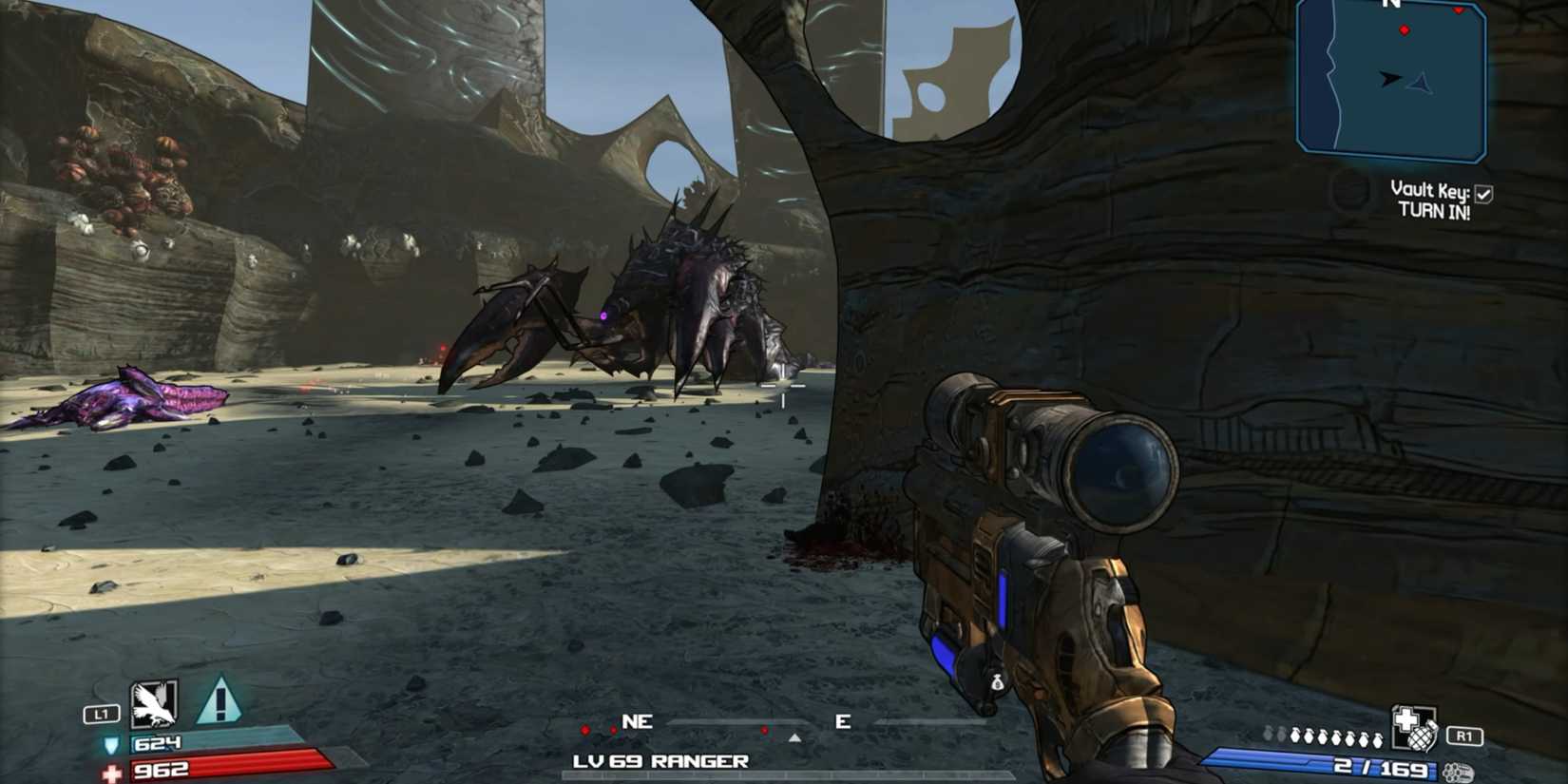
Task: Select the grenade icon near the R1 prompt
Action: click(x=1421, y=738)
